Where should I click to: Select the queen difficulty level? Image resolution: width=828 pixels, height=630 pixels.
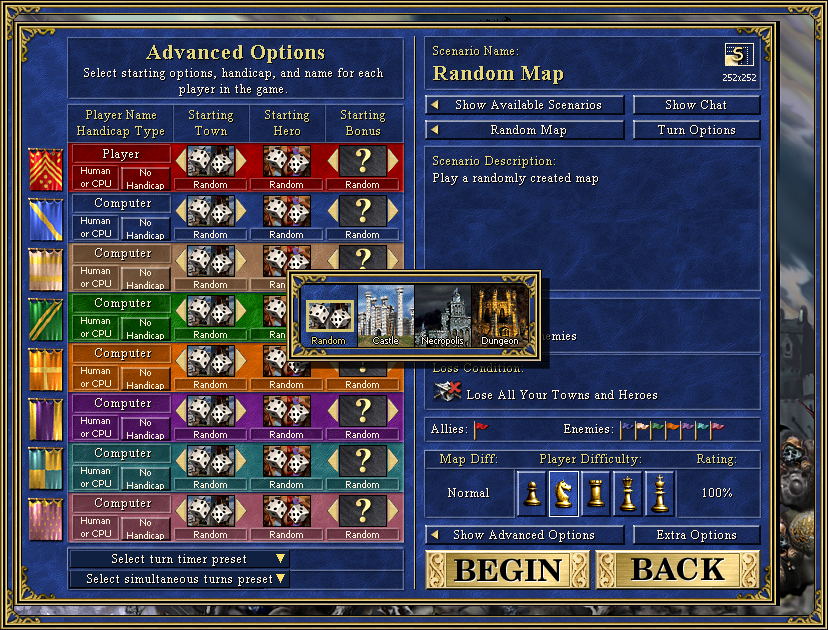[x=628, y=493]
